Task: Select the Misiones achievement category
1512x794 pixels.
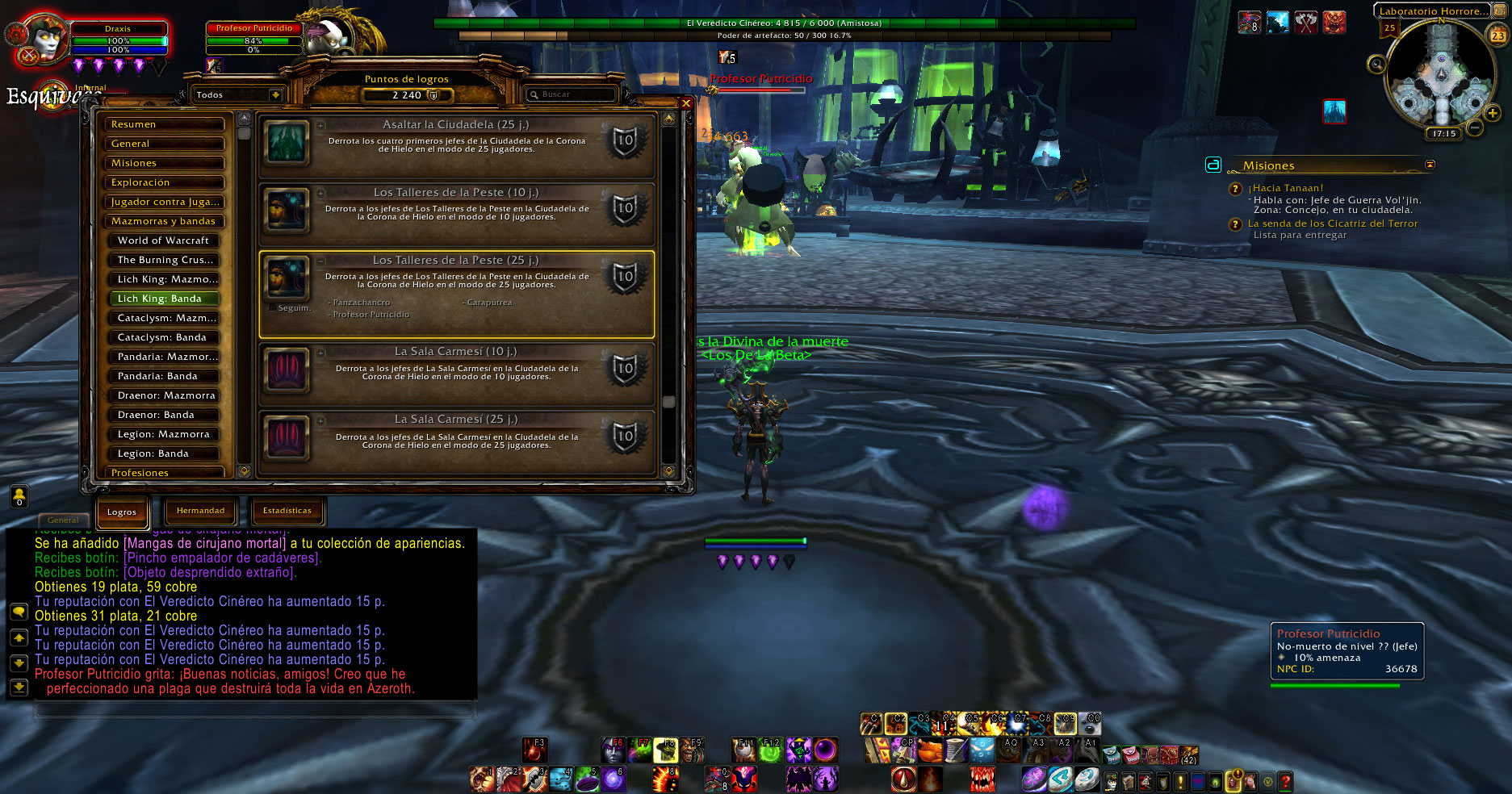Action: [x=165, y=163]
